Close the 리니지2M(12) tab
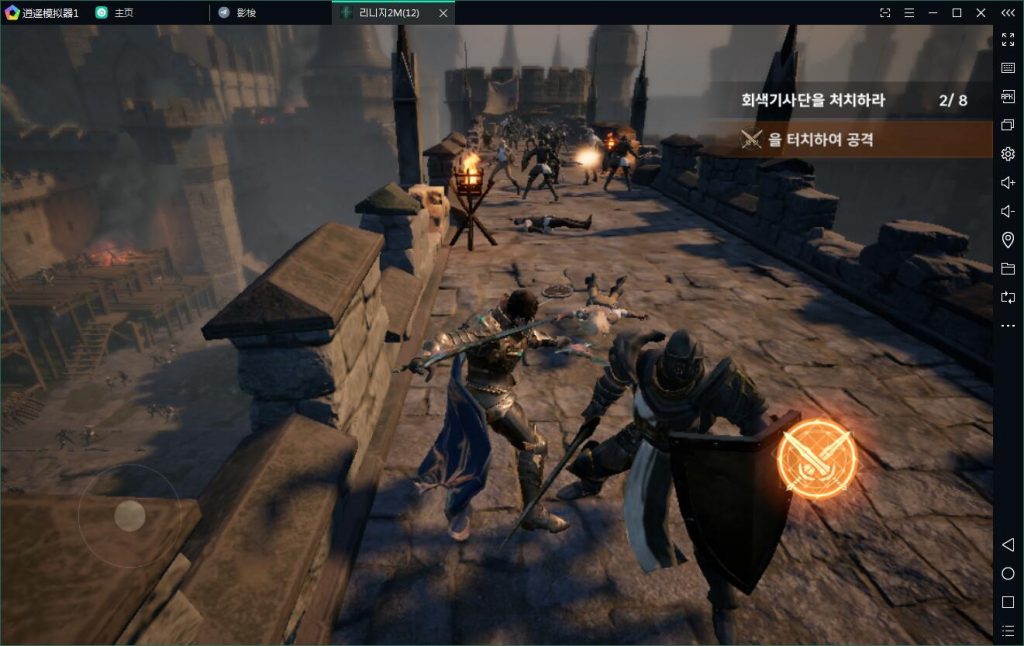The width and height of the screenshot is (1024, 646). point(443,13)
